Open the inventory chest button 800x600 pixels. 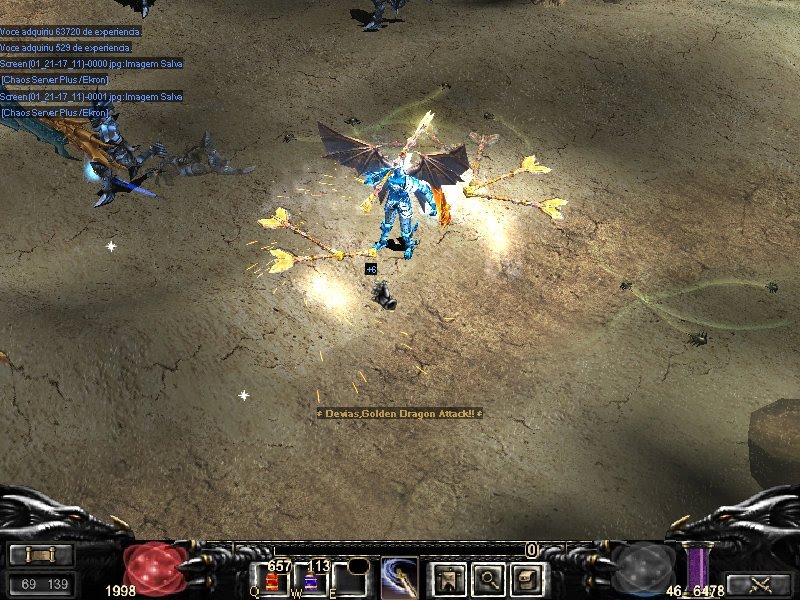pyautogui.click(x=529, y=578)
